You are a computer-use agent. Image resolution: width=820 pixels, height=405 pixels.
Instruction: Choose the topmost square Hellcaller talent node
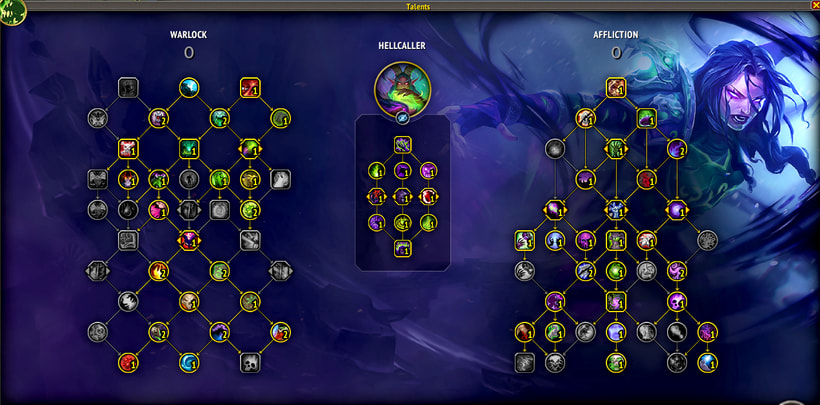(402, 145)
